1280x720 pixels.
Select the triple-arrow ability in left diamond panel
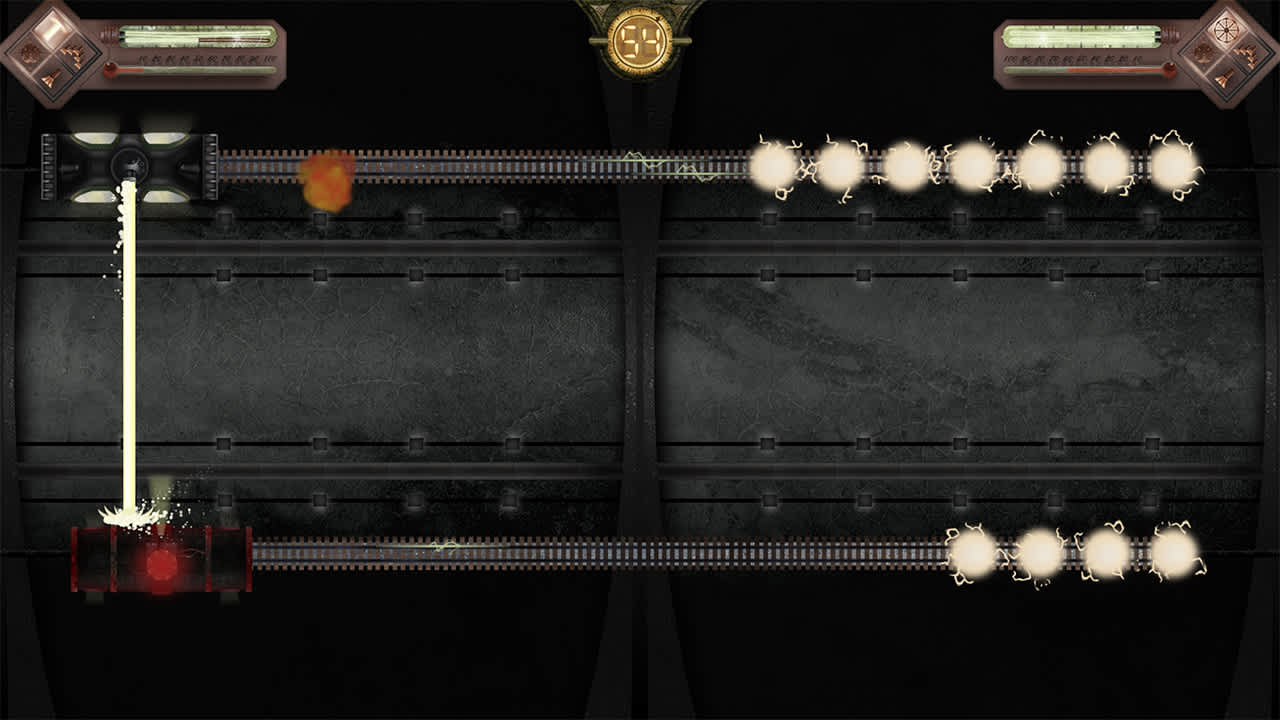click(71, 55)
